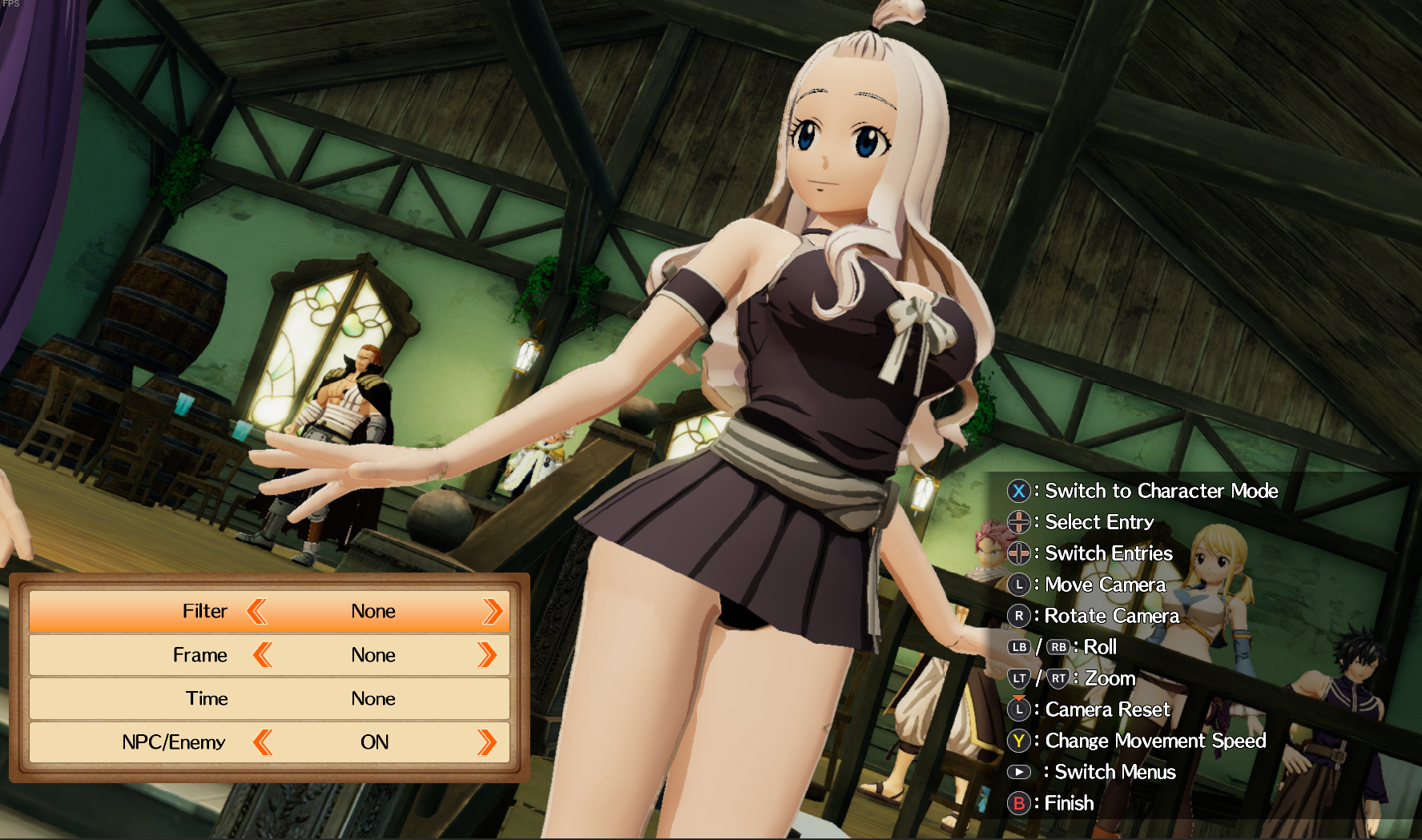This screenshot has width=1422, height=840.
Task: Toggle NPC/Enemy using the left arrow
Action: coord(262,743)
